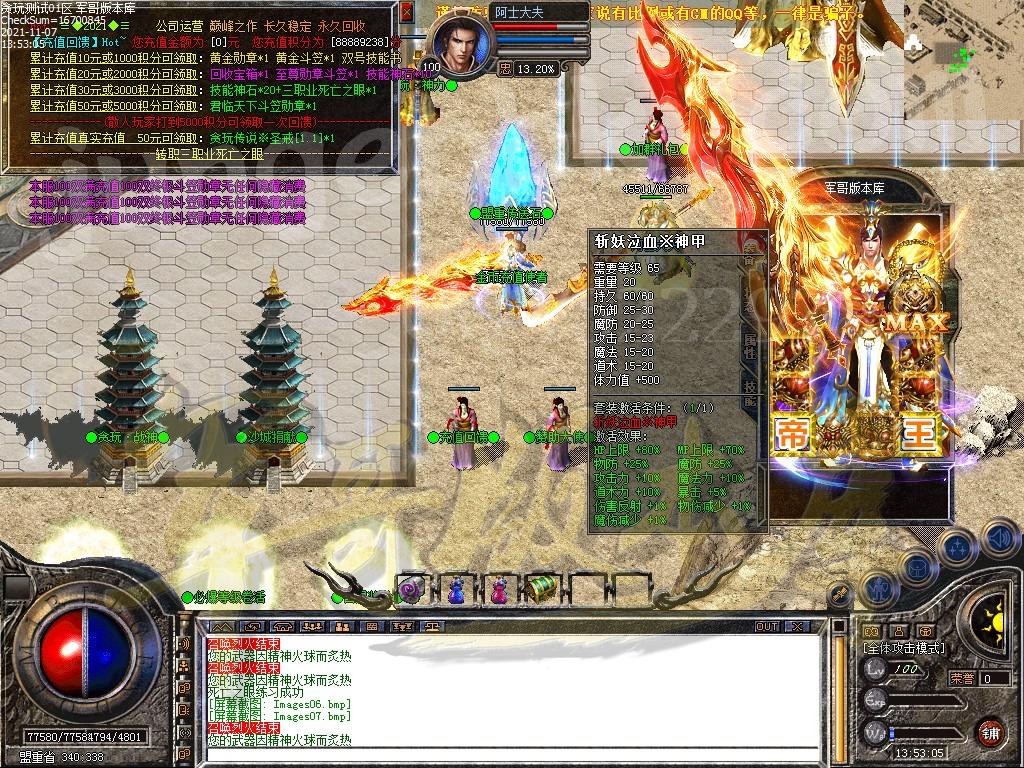Use the purple snail shell belt item
The width and height of the screenshot is (1024, 768).
click(x=411, y=590)
